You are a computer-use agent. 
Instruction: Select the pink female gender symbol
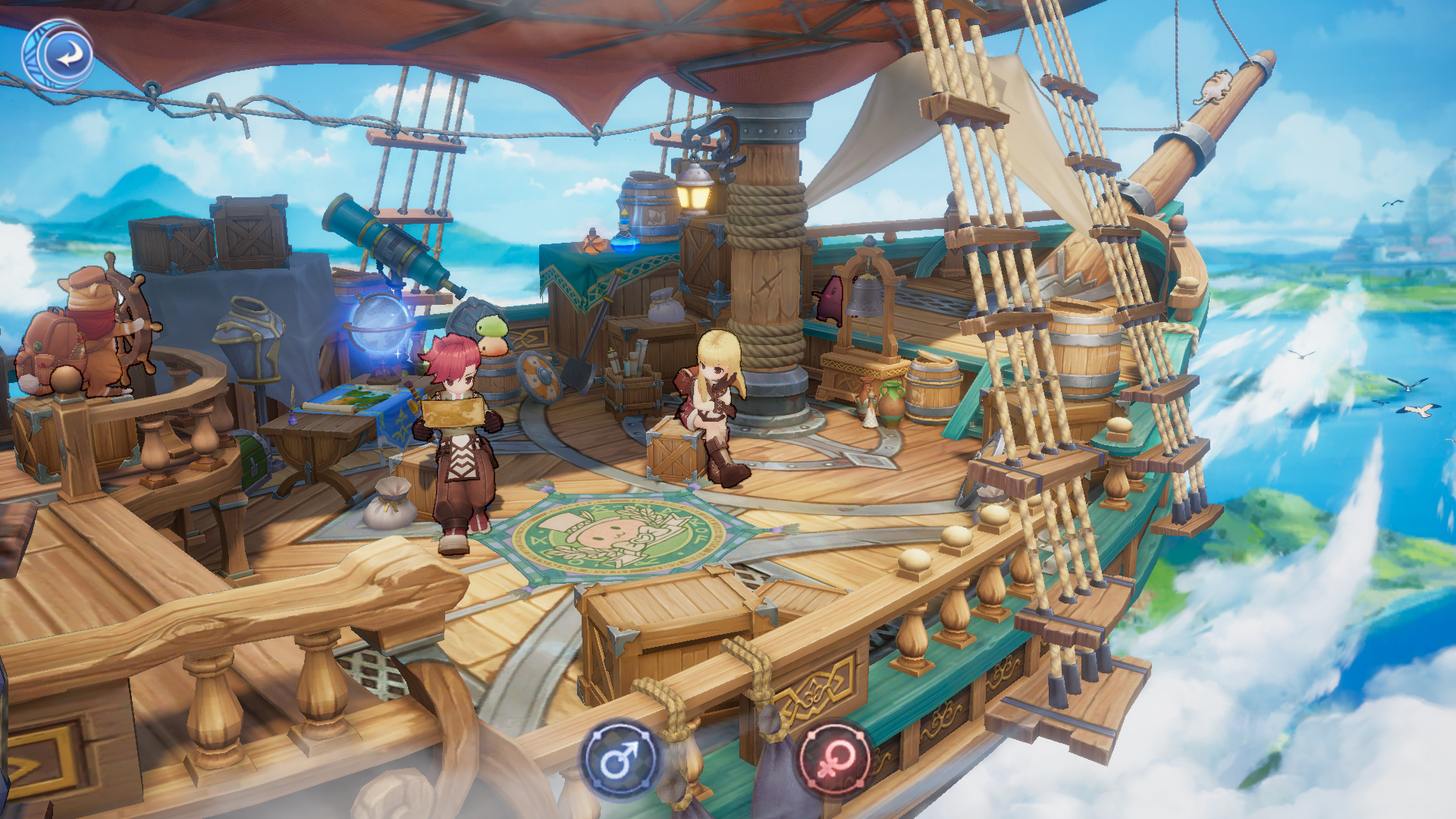pos(835,758)
